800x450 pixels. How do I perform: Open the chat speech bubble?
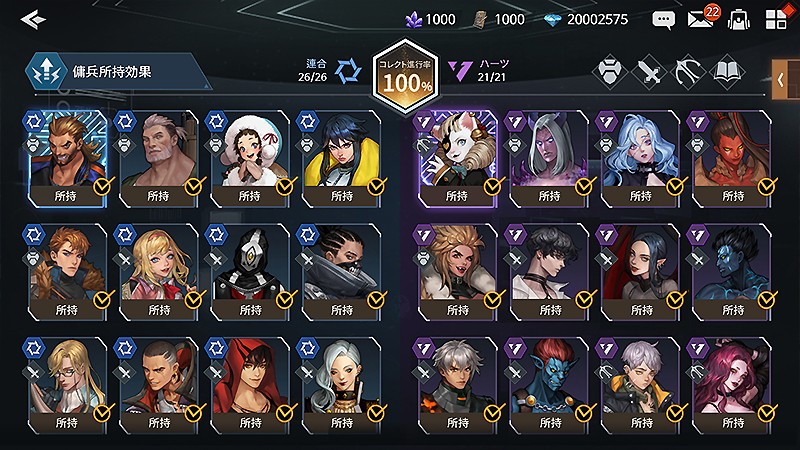click(x=663, y=19)
